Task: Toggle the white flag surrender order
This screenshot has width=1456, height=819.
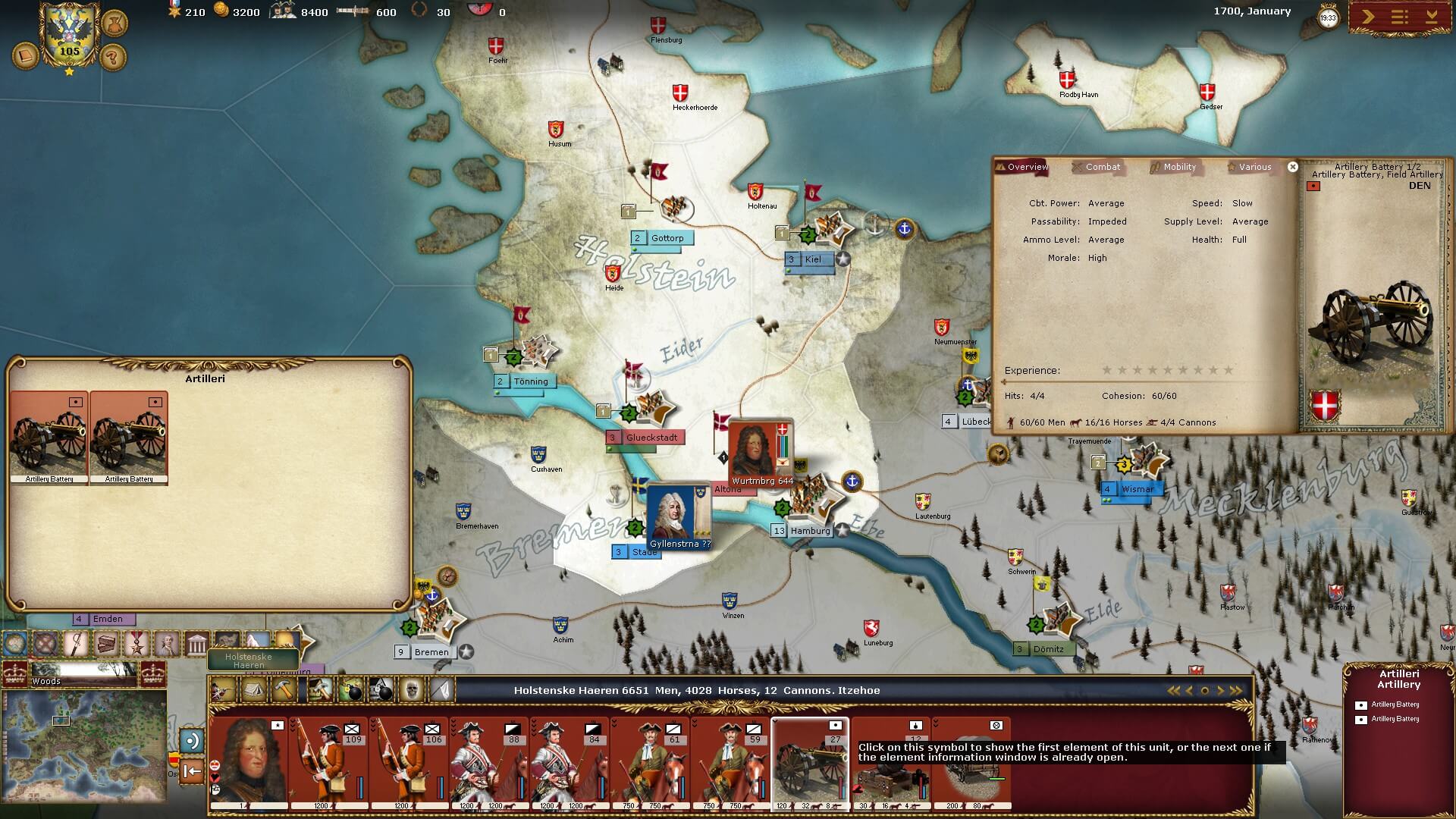Action: coord(442,690)
